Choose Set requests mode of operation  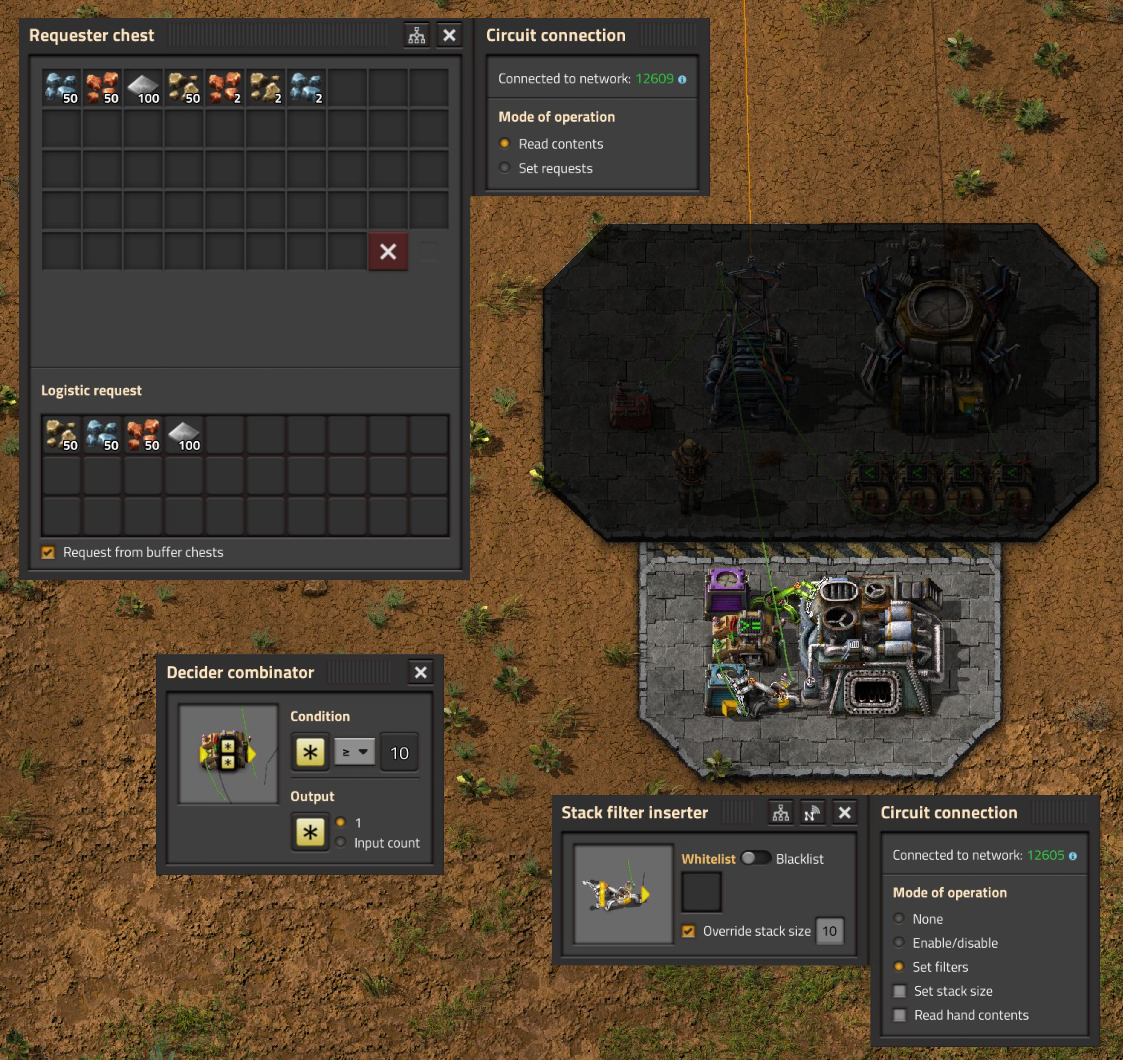(x=505, y=169)
